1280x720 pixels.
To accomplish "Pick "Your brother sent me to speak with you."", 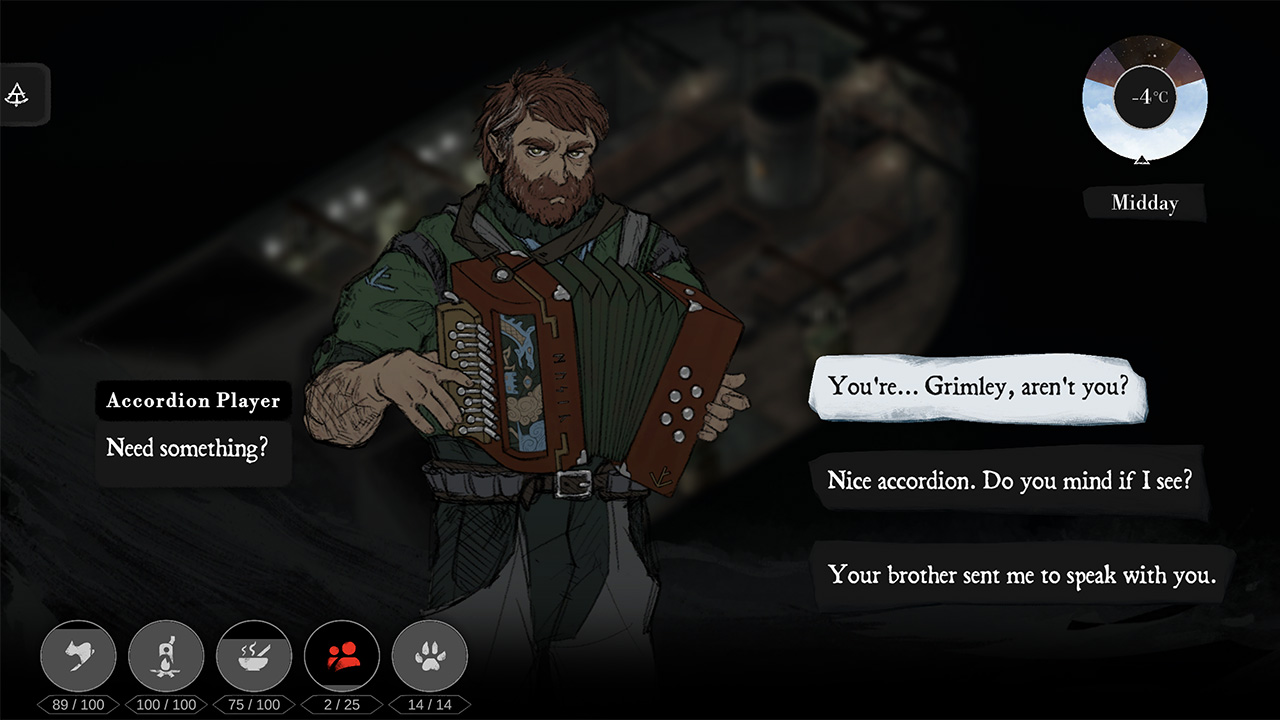I will 1022,575.
